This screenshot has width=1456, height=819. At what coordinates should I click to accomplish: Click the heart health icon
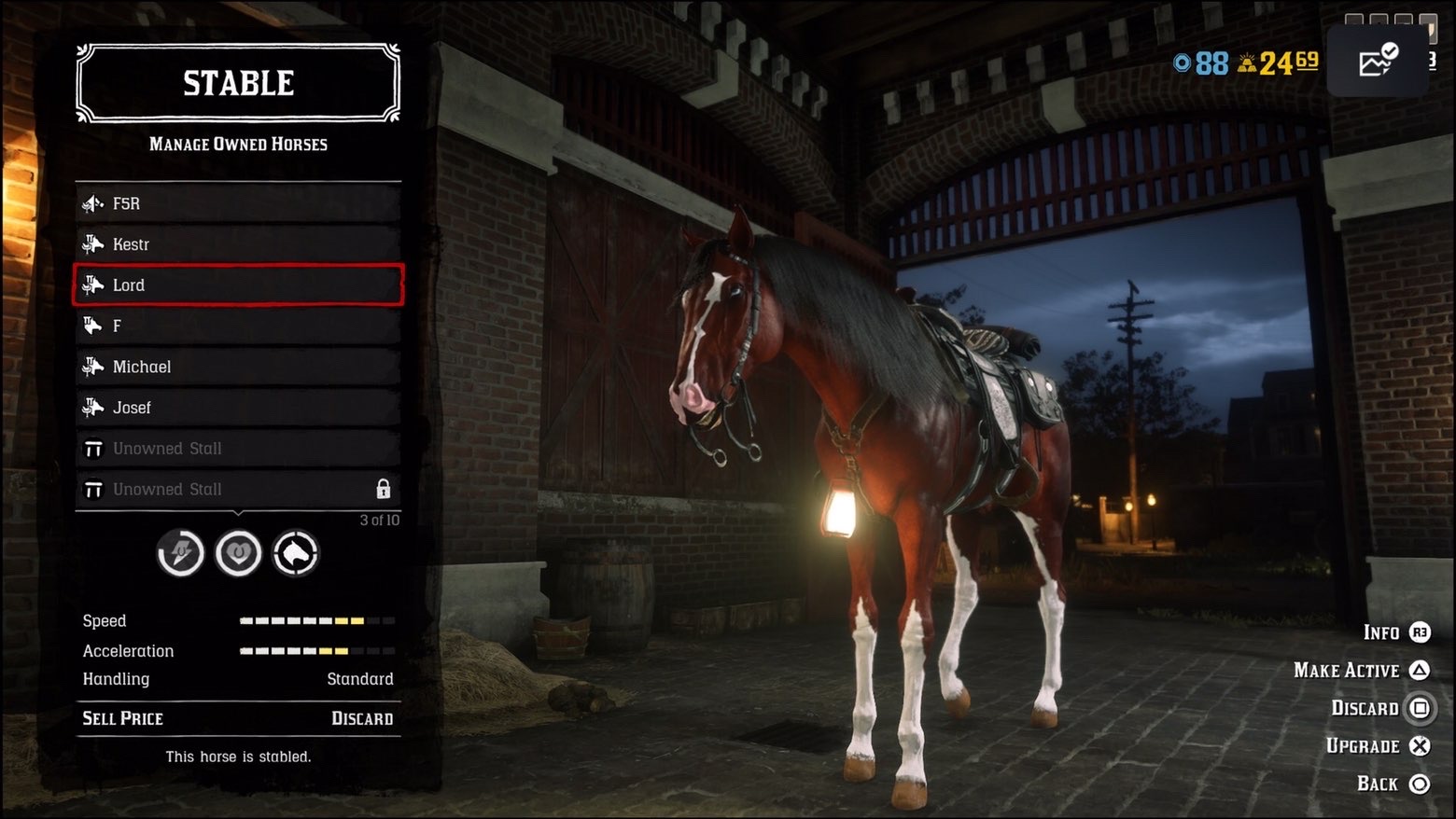pos(238,554)
